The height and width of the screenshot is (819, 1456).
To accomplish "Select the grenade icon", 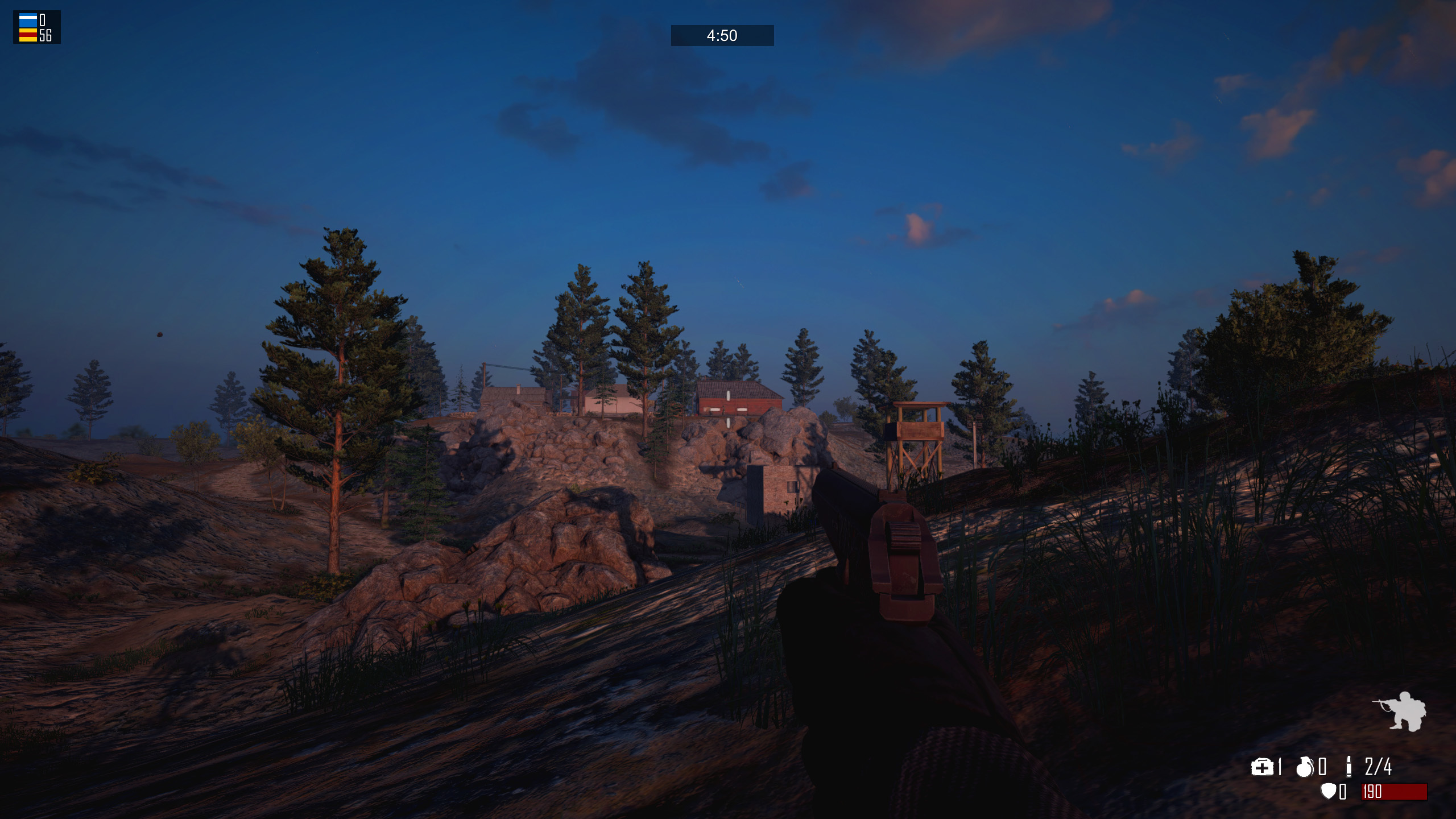I will 1305,767.
